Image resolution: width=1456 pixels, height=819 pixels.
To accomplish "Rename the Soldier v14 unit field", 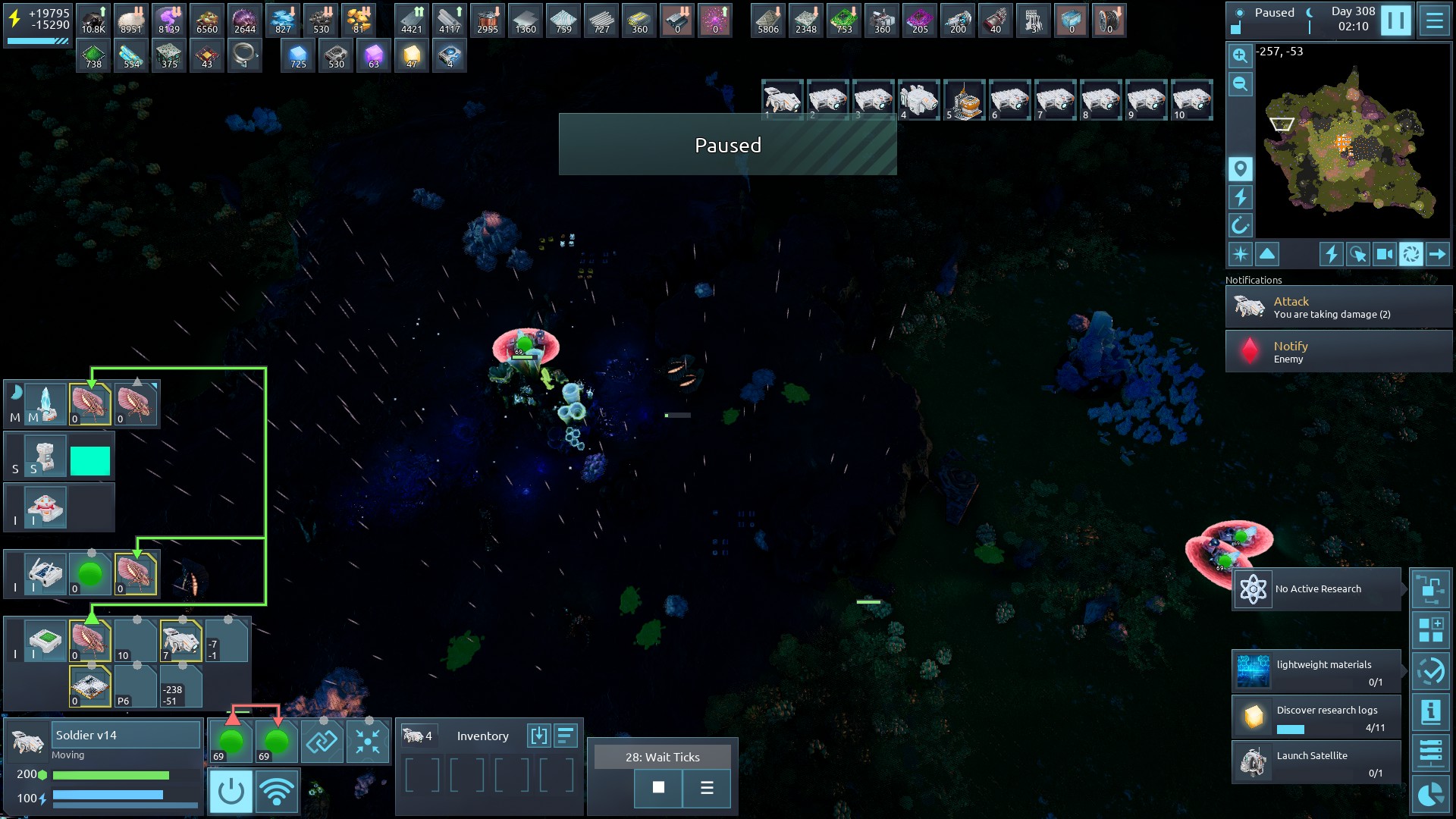I will pyautogui.click(x=125, y=735).
